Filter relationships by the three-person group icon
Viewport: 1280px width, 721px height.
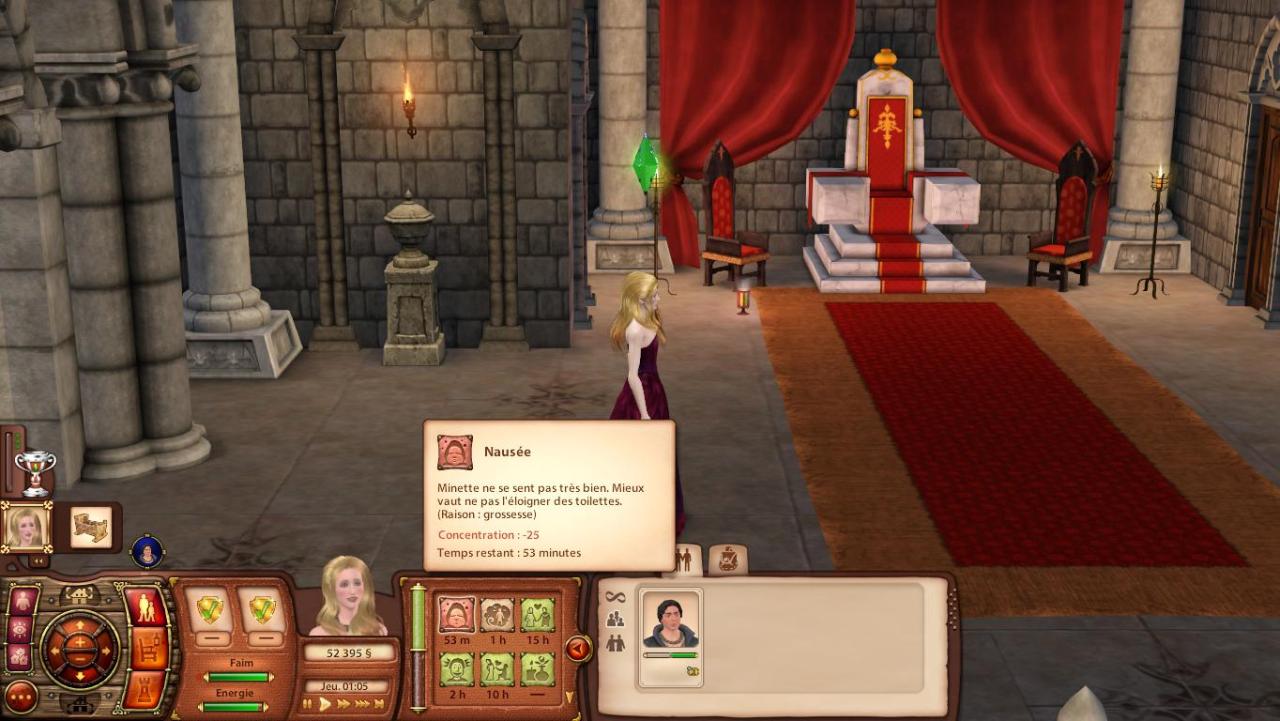point(615,620)
